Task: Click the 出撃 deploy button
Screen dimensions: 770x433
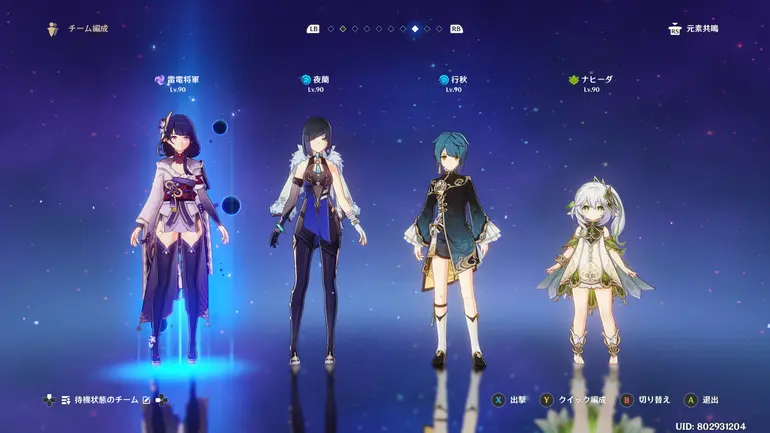Action: point(508,400)
